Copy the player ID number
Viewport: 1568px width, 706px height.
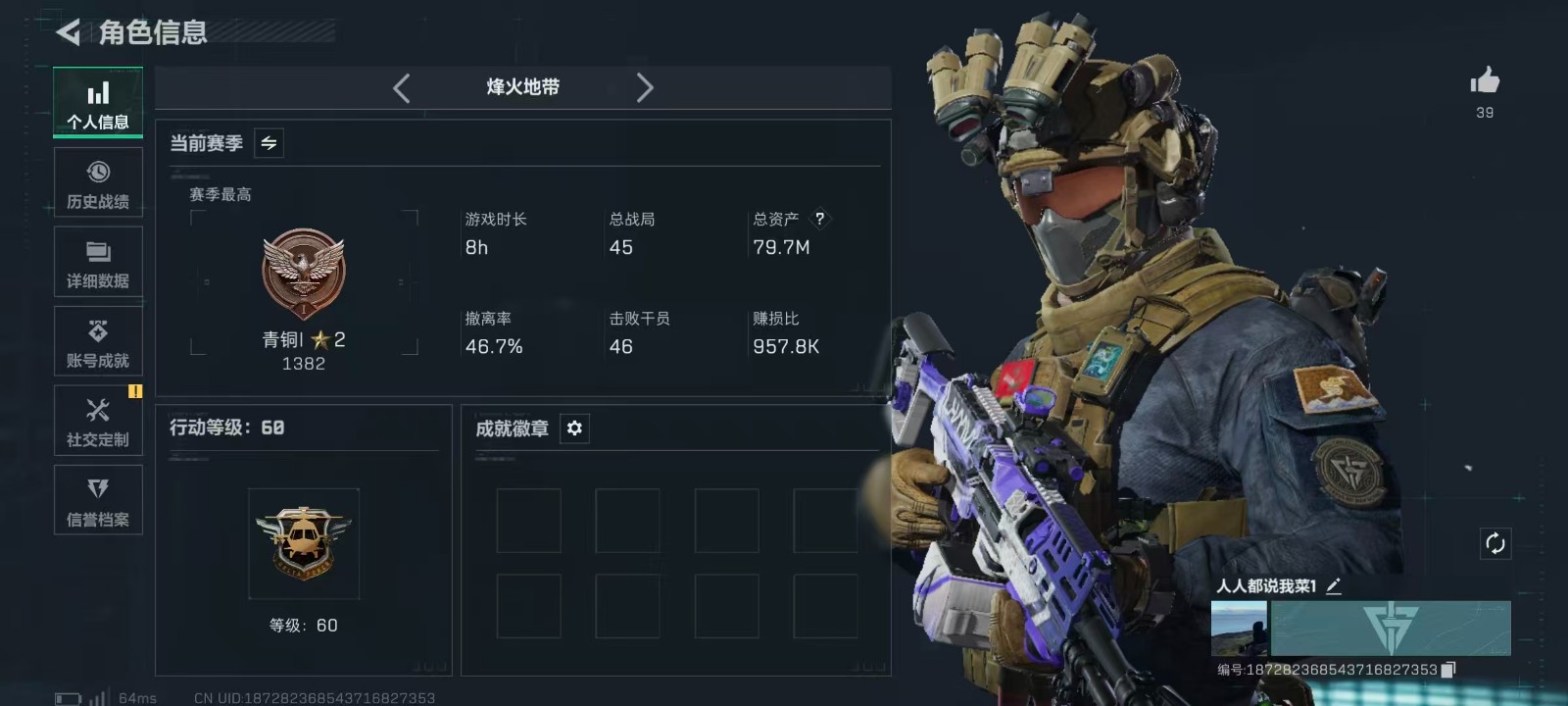point(1448,670)
